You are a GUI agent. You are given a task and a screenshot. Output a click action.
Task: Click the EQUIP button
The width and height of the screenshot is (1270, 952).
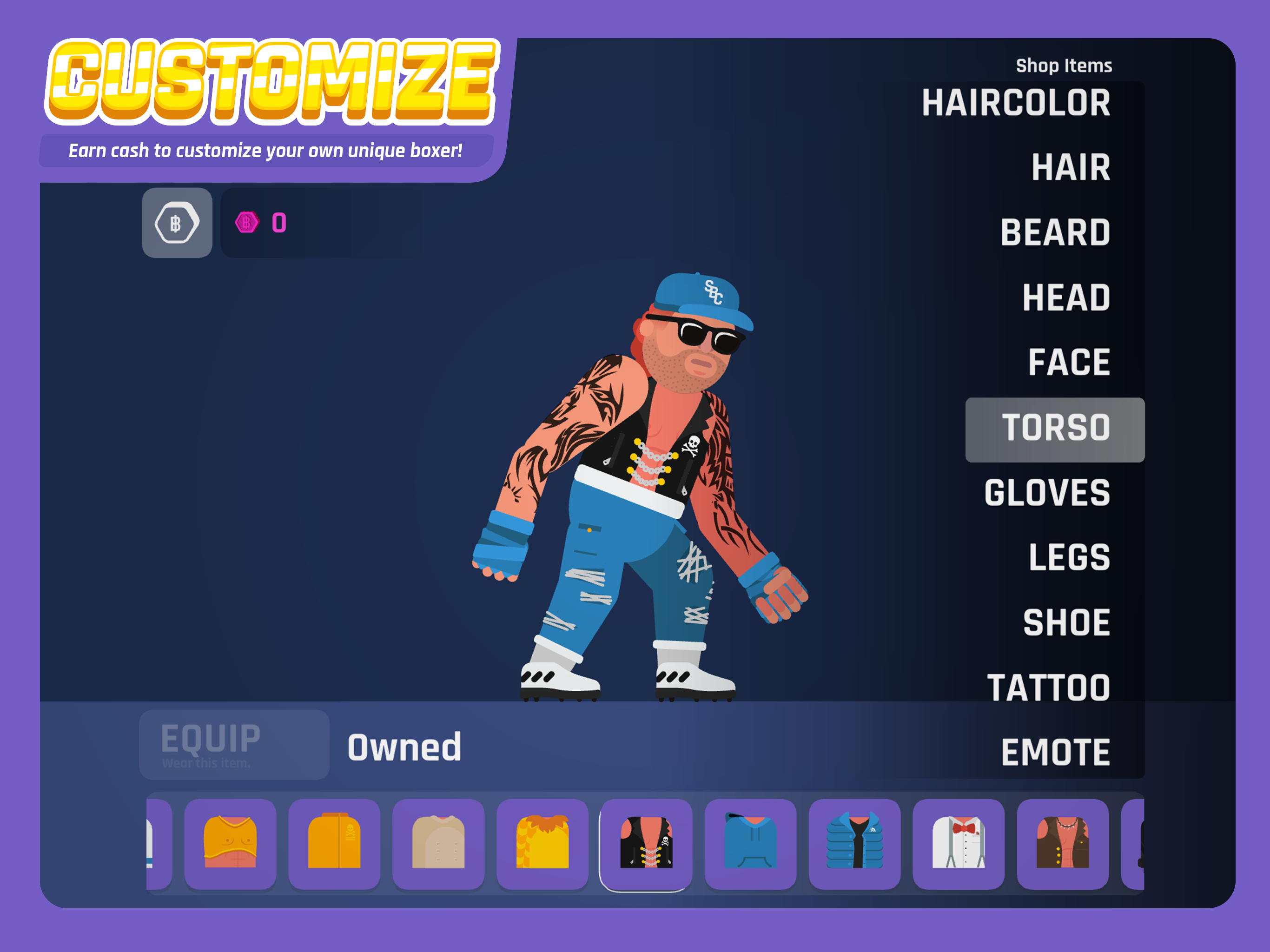[x=234, y=744]
